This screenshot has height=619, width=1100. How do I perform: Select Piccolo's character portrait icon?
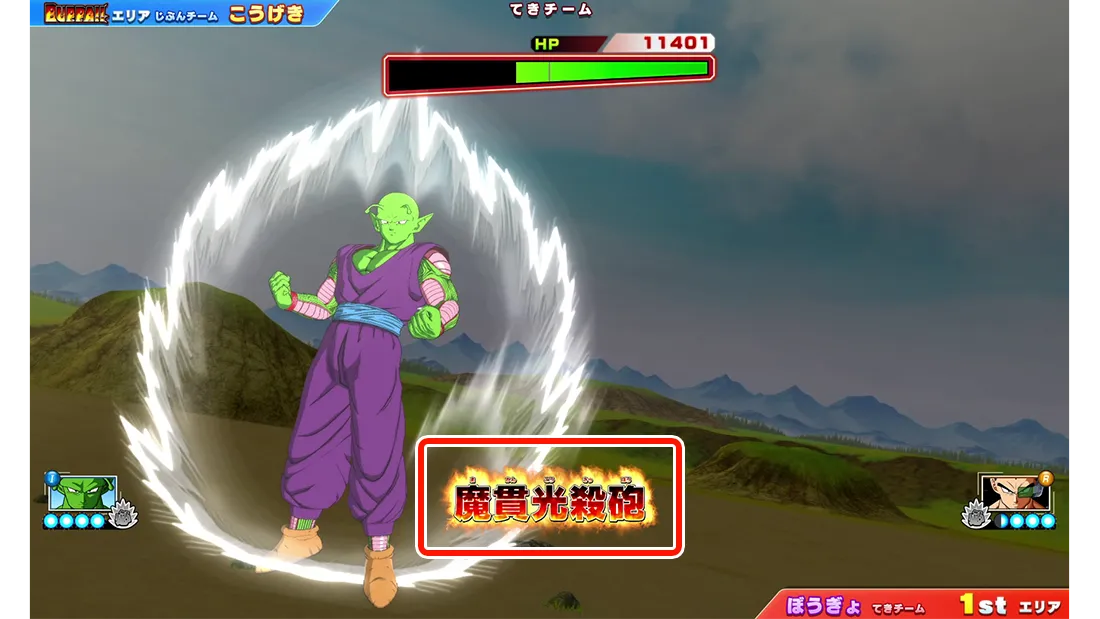coord(83,492)
